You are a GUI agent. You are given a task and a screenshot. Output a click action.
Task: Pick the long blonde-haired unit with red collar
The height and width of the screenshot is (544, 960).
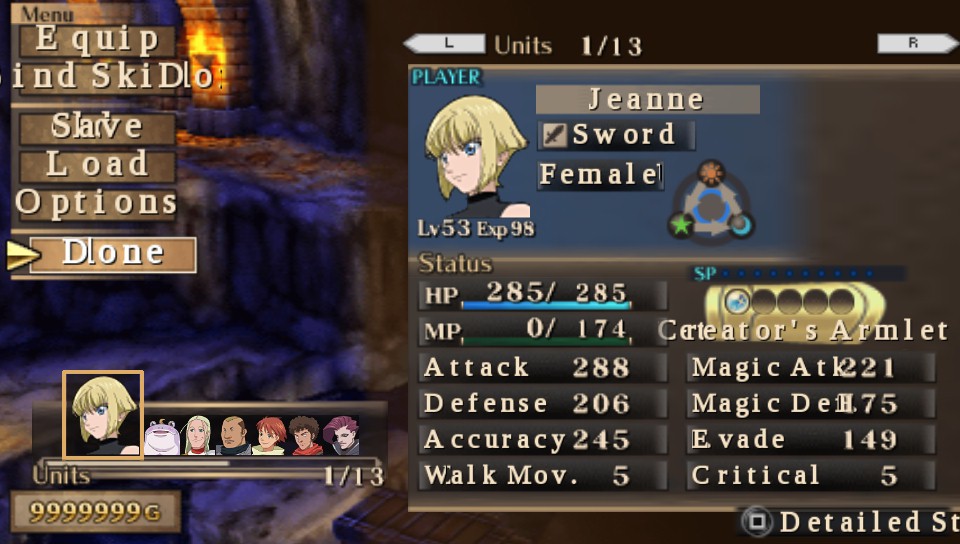click(198, 435)
